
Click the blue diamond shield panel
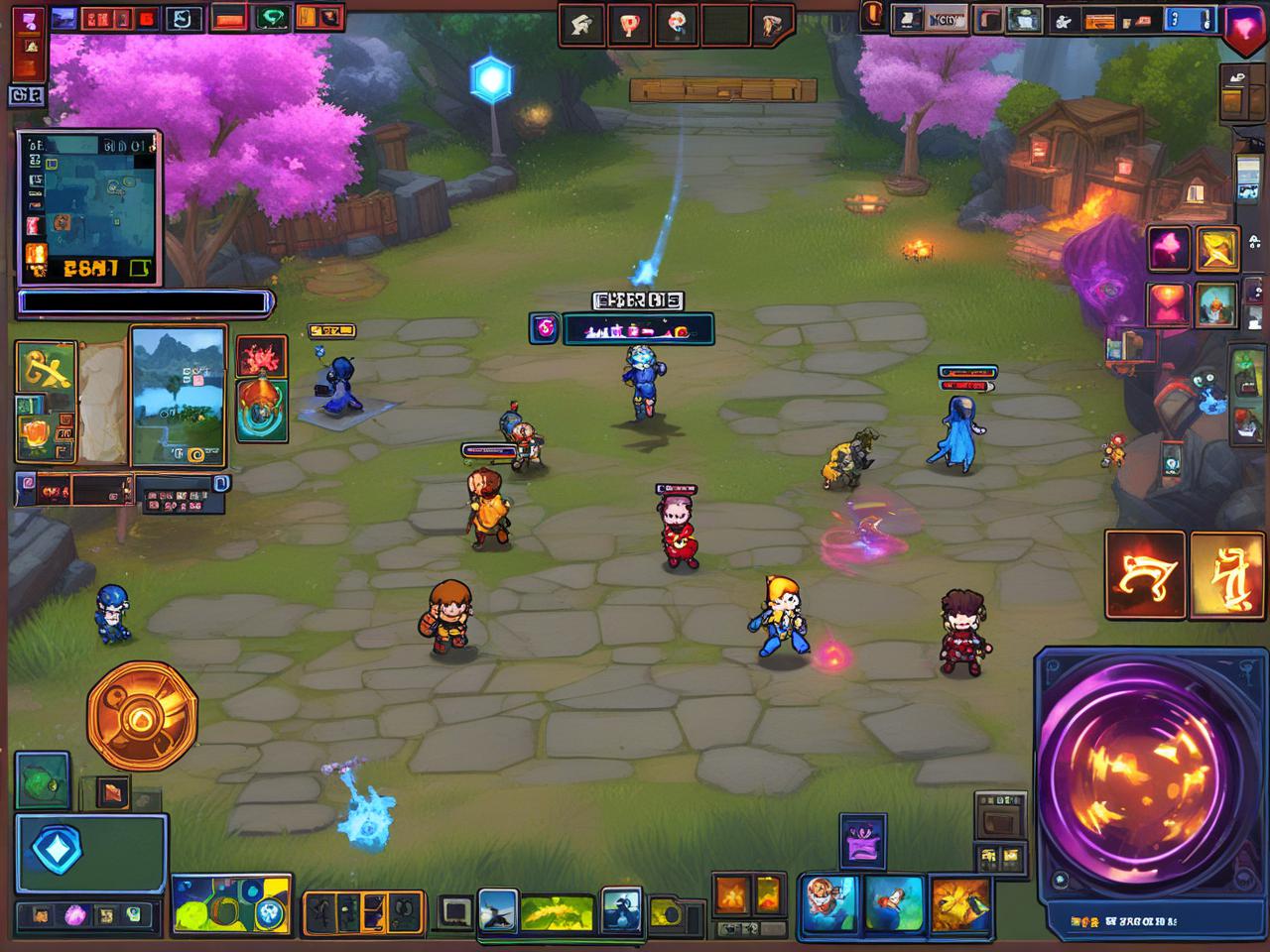(x=90, y=853)
